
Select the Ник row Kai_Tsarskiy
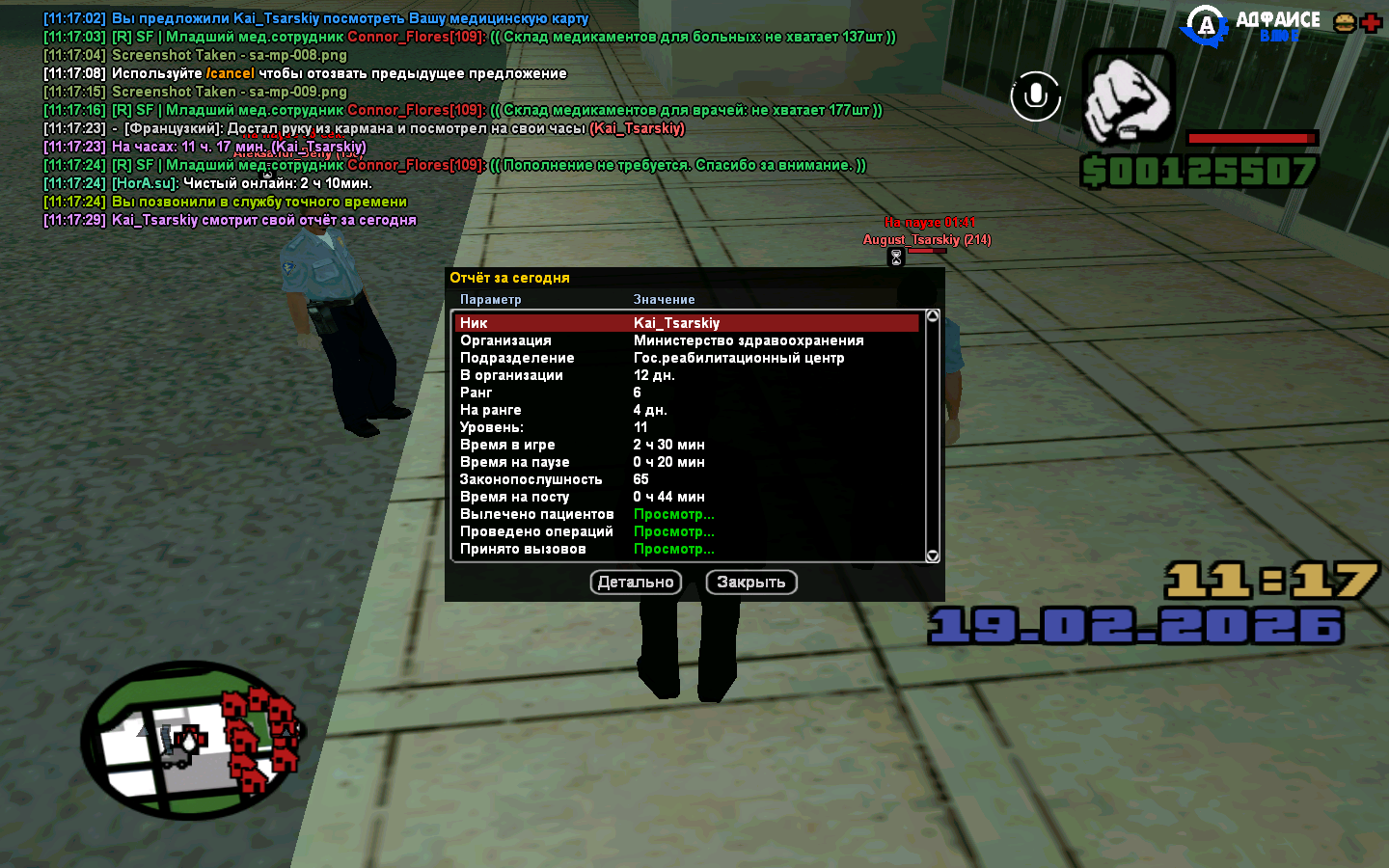pos(686,323)
